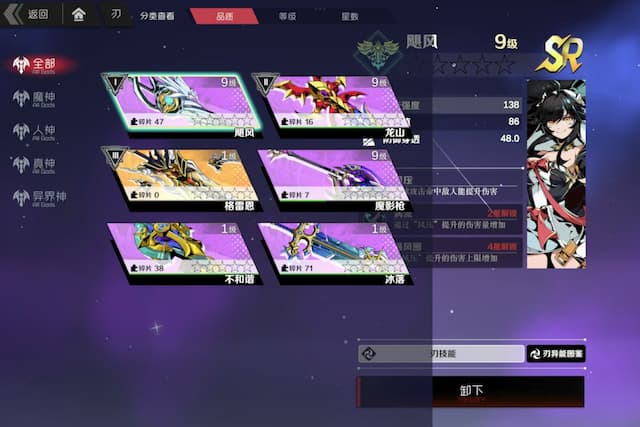Filter list by 魔神 category
640x427 pixels.
(x=42, y=98)
